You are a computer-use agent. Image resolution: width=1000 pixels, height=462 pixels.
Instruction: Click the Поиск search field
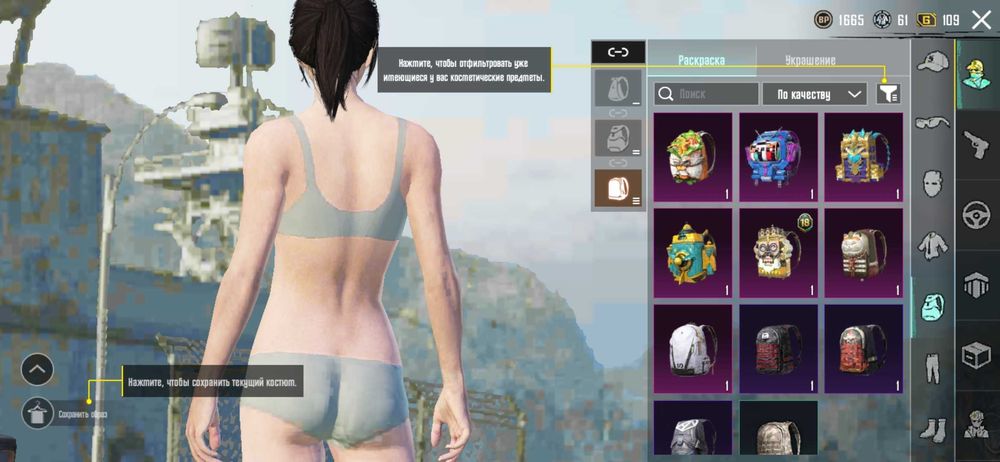tap(706, 94)
